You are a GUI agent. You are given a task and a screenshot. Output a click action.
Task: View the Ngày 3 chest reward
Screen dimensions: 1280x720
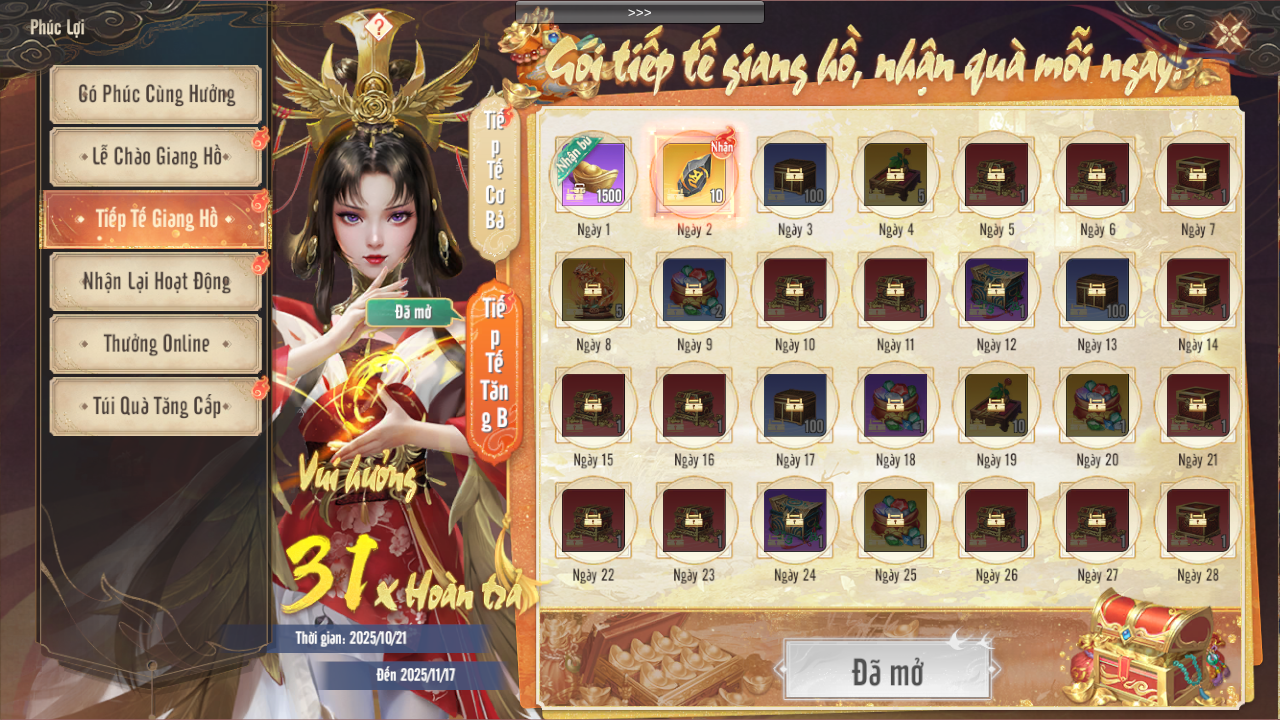point(795,174)
